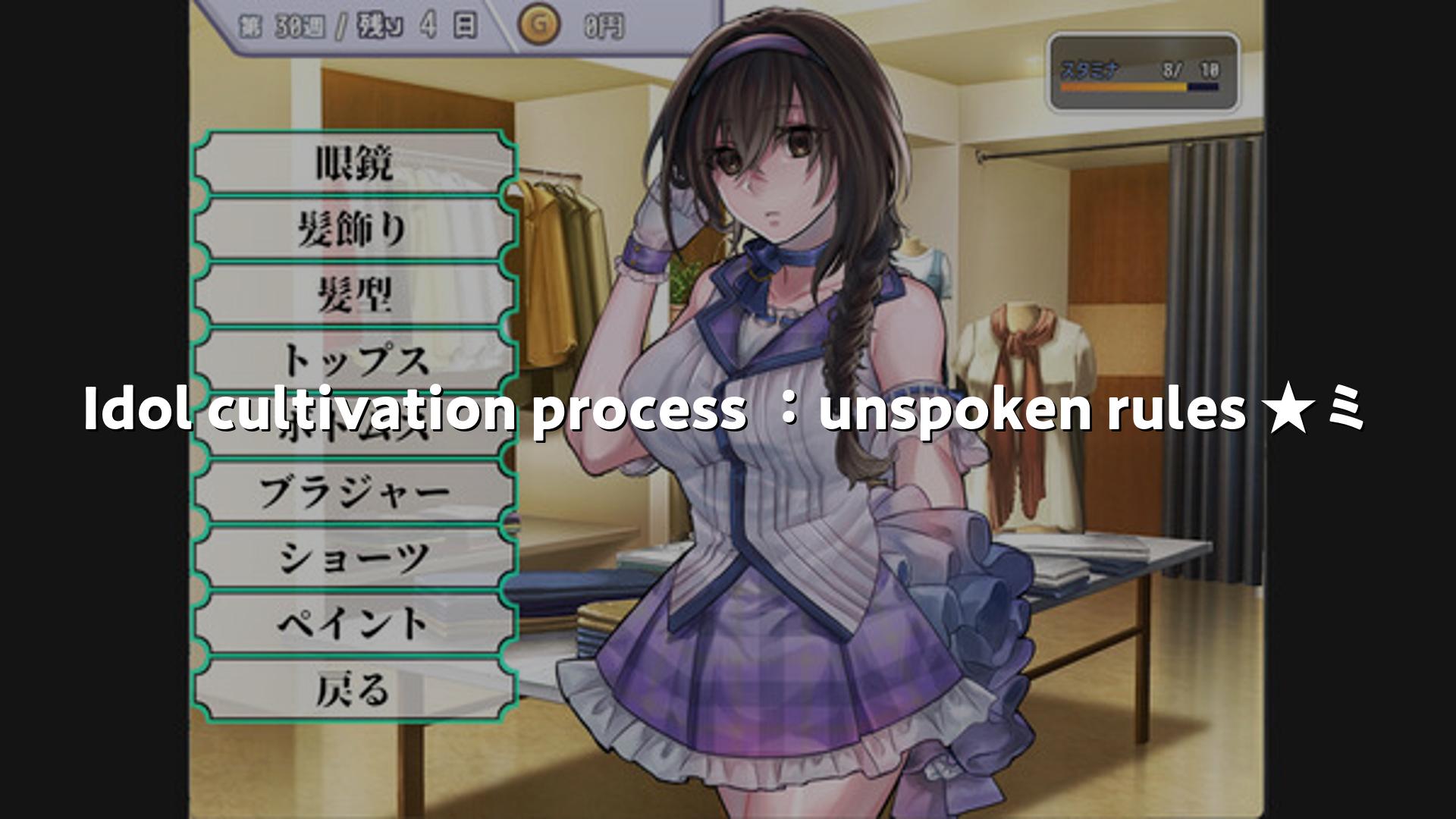This screenshot has height=819, width=1456.
Task: Select the ペイント paint option
Action: click(354, 624)
